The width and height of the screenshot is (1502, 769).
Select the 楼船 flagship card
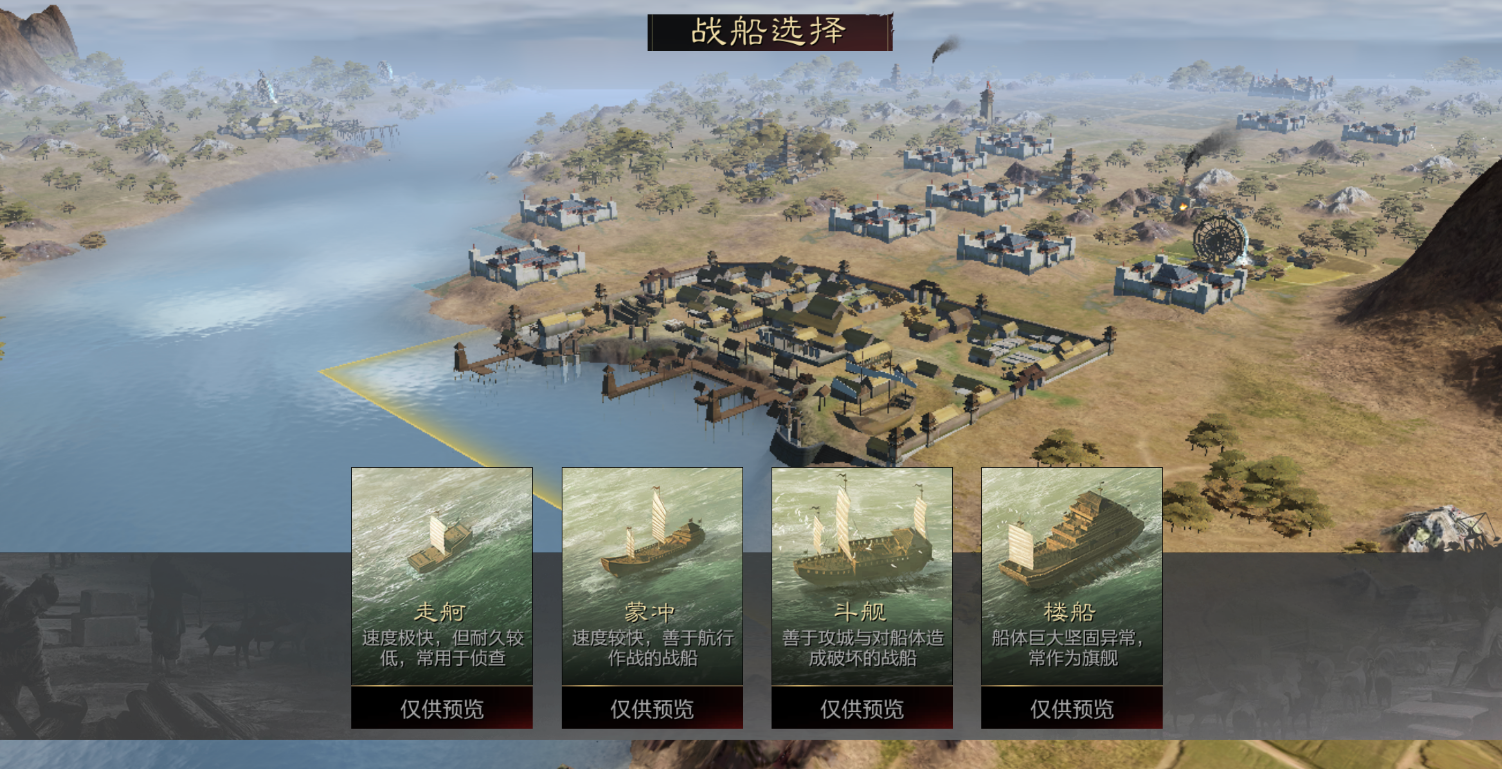1072,575
